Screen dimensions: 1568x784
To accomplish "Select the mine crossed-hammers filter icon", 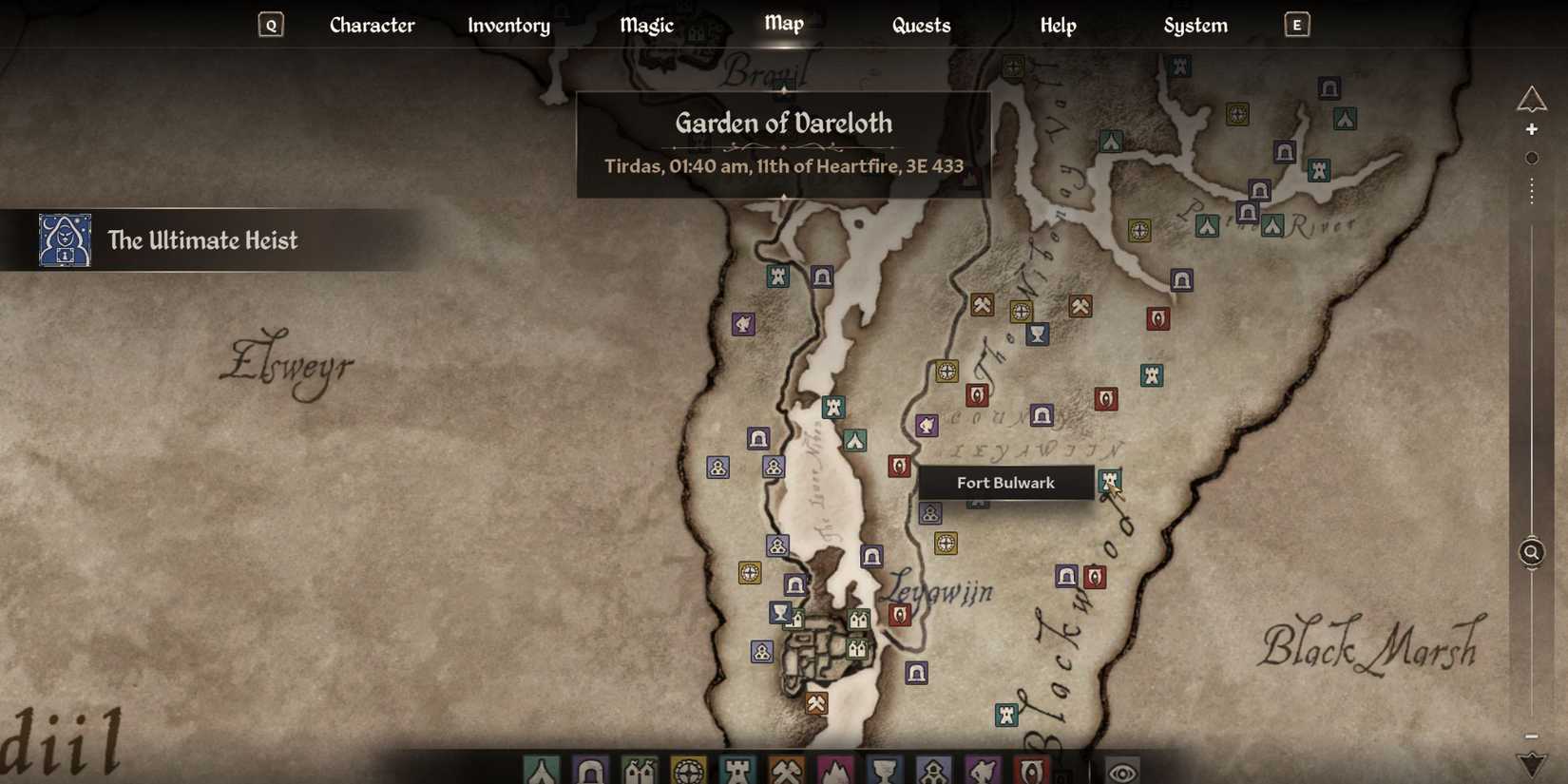I will click(x=784, y=770).
